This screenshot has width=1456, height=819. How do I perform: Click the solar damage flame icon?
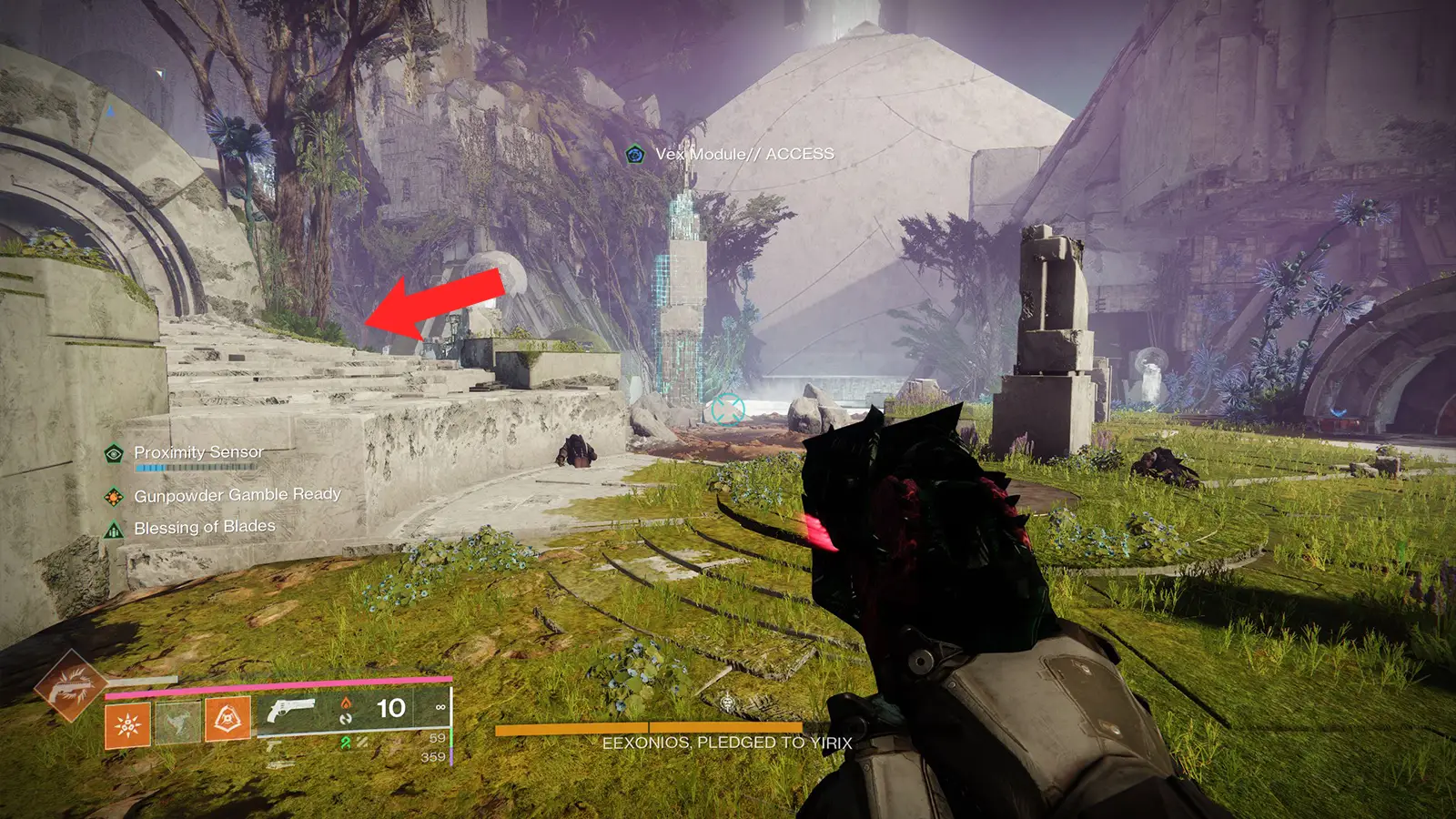click(346, 703)
